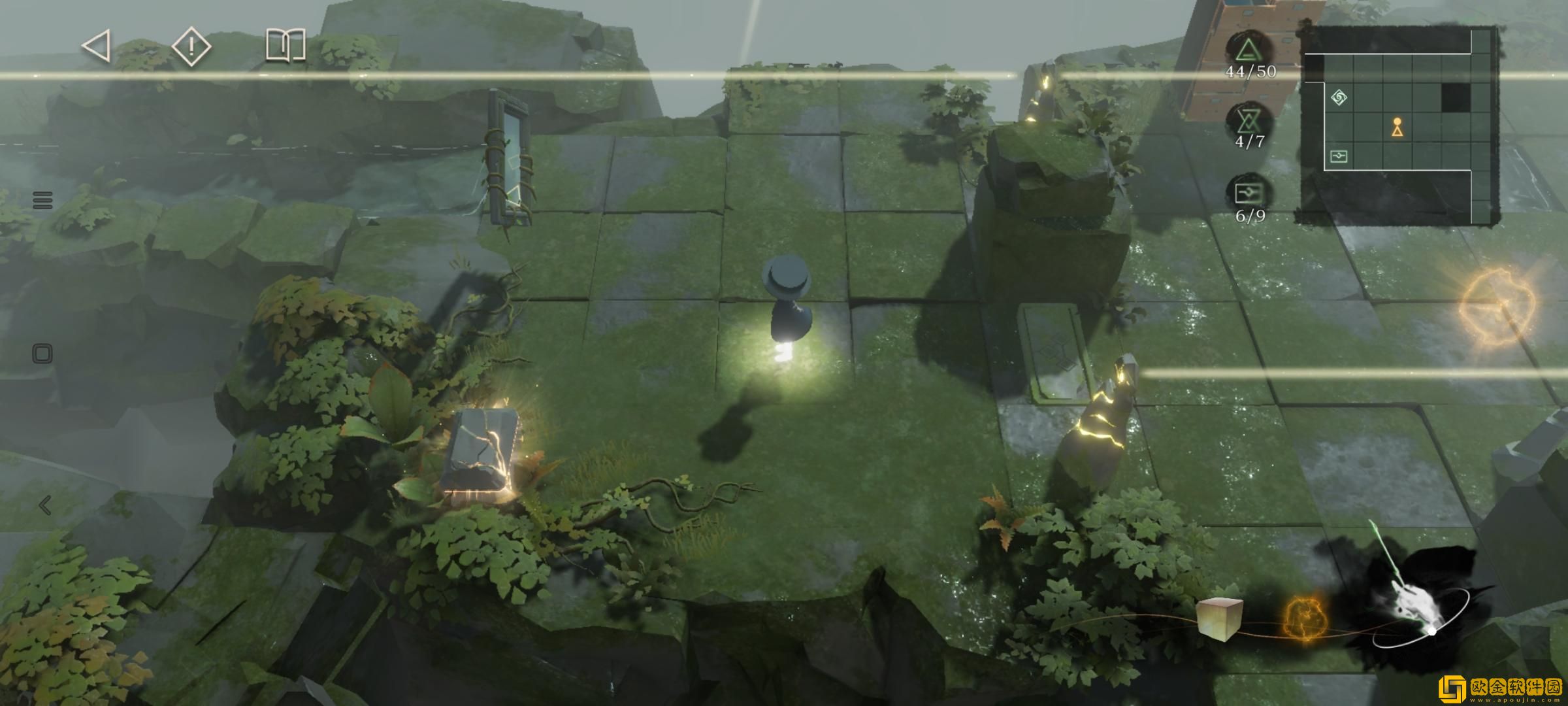Viewport: 1568px width, 706px height.
Task: Tap the back triangle arrow
Action: click(x=96, y=47)
